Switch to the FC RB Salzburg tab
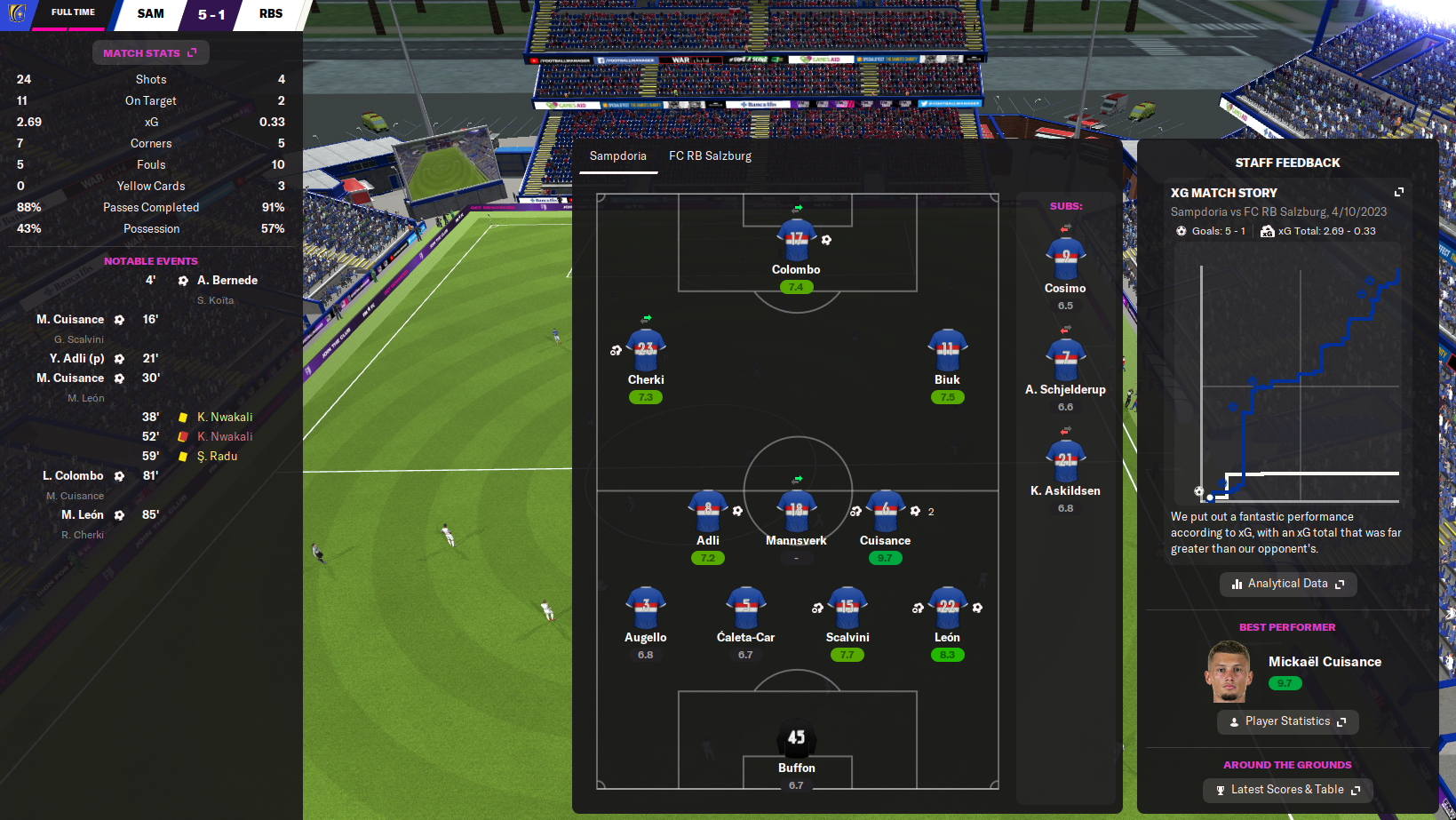This screenshot has width=1456, height=820. [x=710, y=156]
